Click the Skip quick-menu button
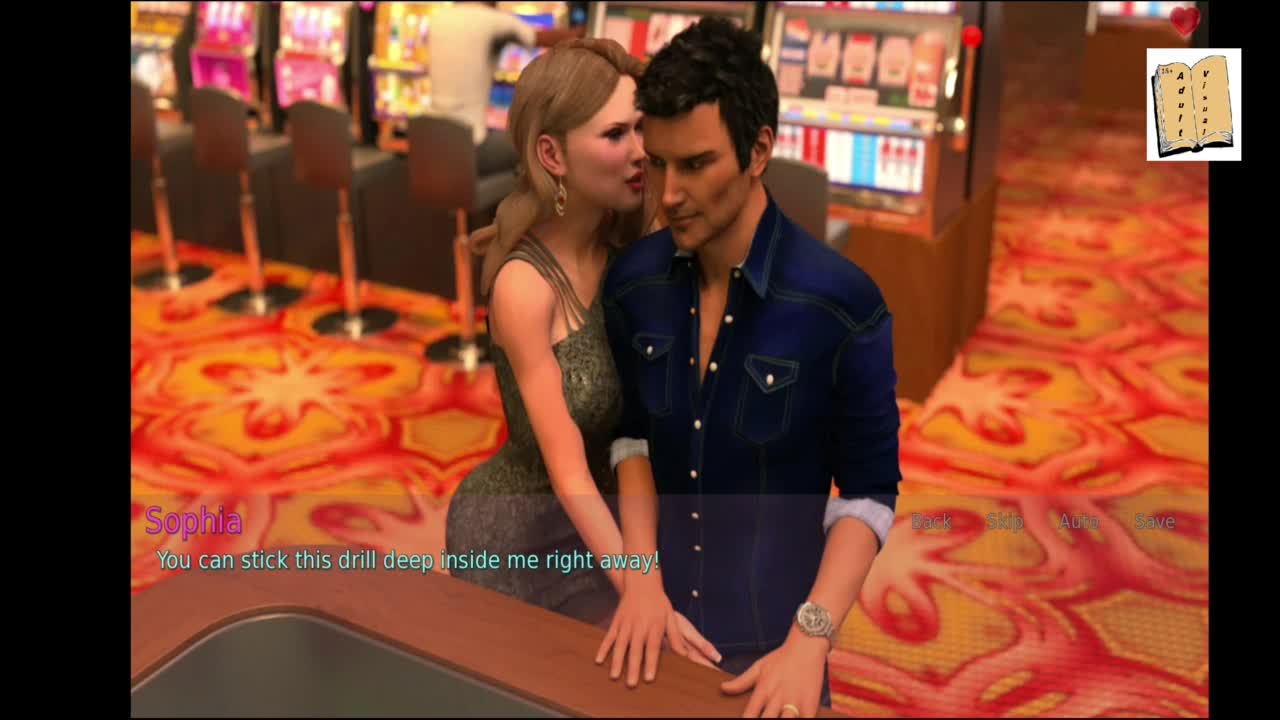The height and width of the screenshot is (720, 1280). click(x=1004, y=521)
